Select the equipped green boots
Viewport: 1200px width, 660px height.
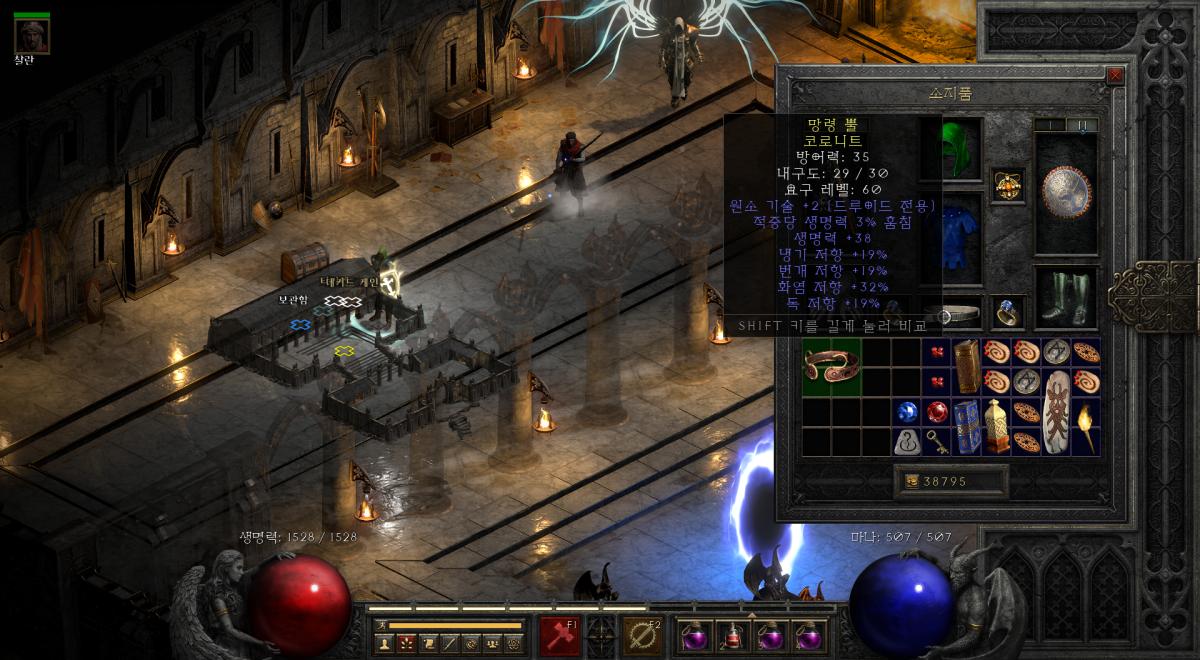coord(1065,298)
